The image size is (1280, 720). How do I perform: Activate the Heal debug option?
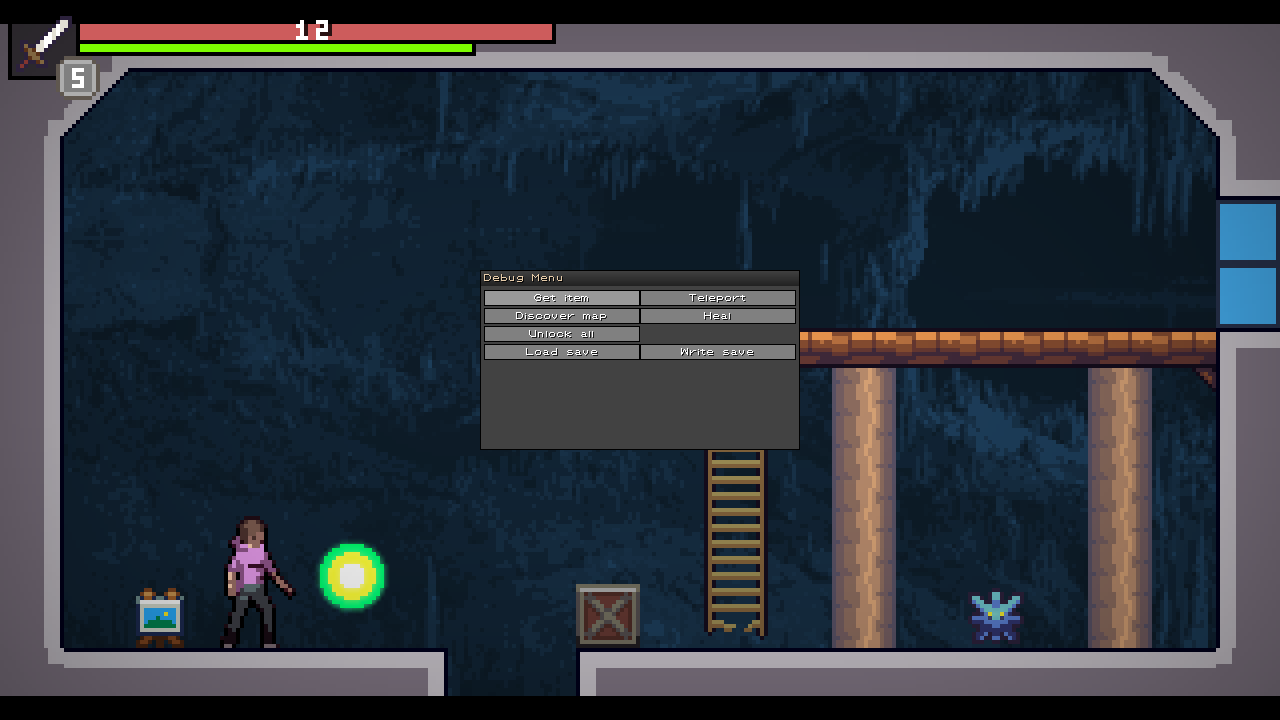tap(717, 316)
